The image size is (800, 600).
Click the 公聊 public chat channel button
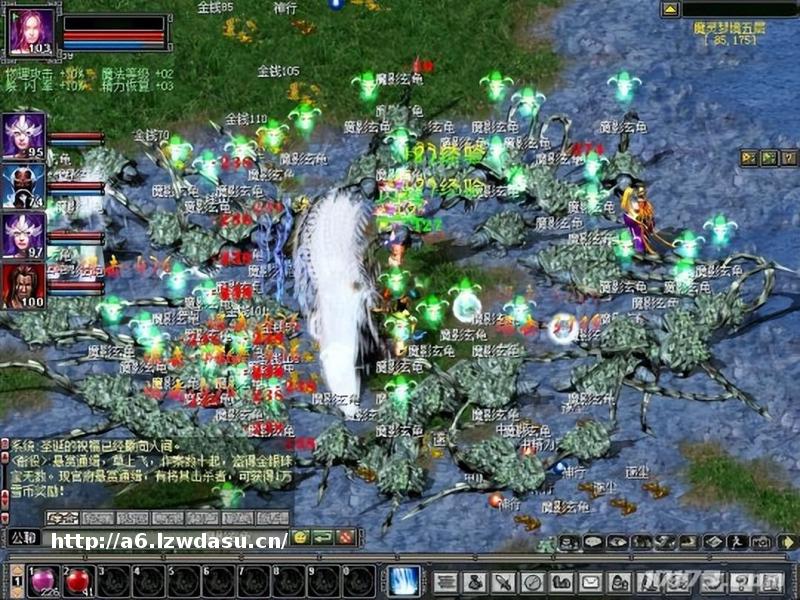tap(23, 538)
